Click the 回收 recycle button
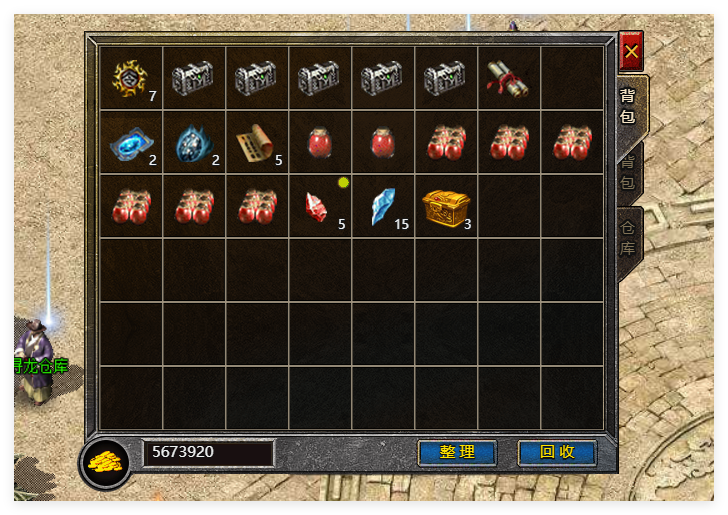This screenshot has width=728, height=515. 557,452
